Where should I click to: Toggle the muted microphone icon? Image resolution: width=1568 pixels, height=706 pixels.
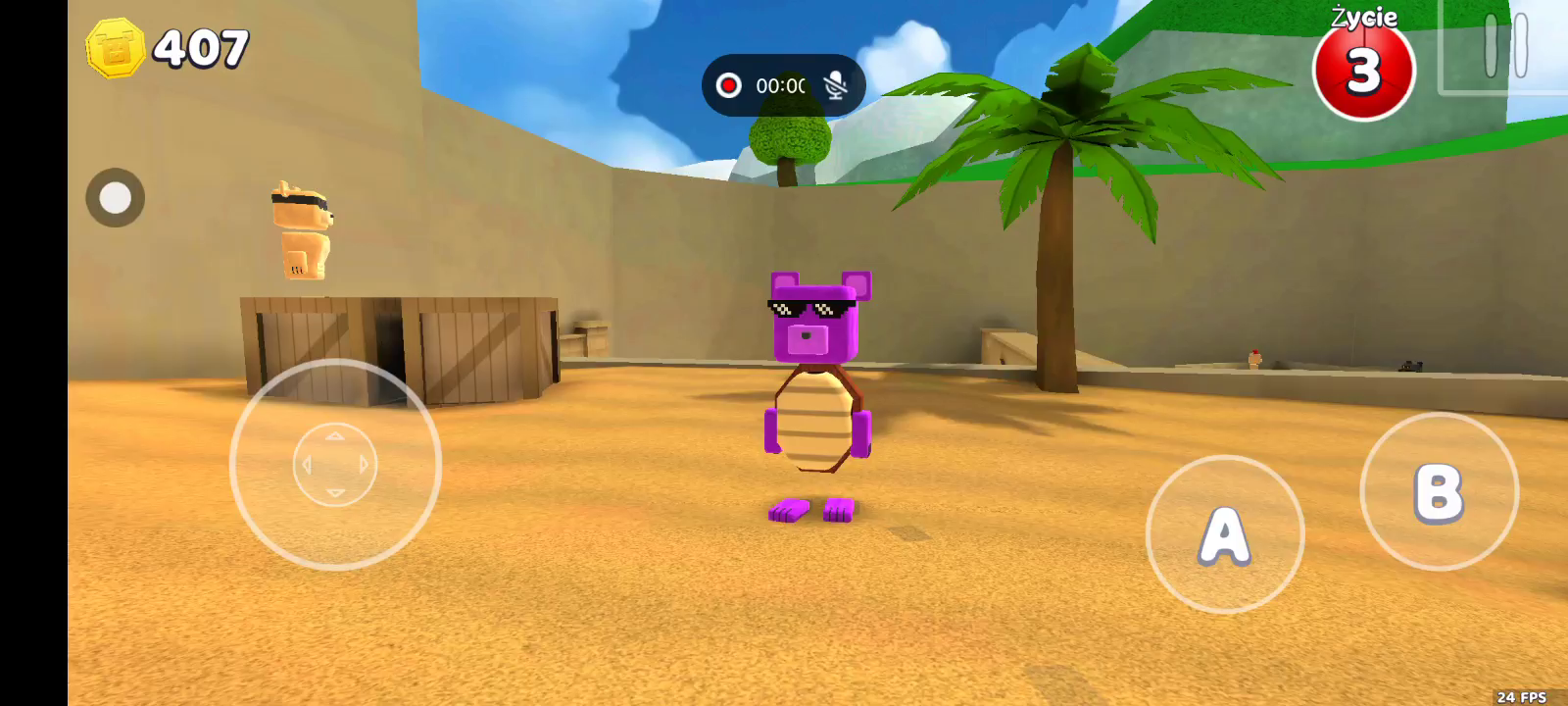click(835, 85)
